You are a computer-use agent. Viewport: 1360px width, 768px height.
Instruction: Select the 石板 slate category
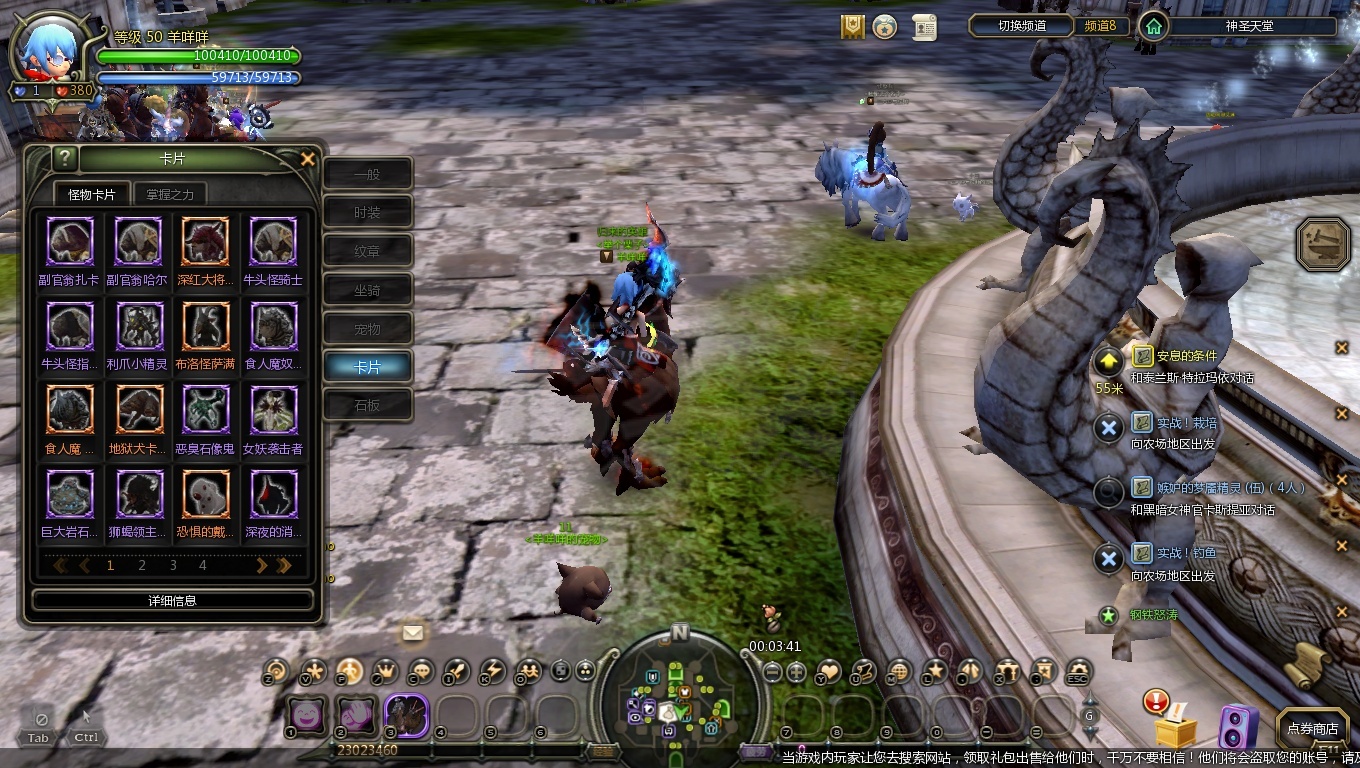click(367, 406)
